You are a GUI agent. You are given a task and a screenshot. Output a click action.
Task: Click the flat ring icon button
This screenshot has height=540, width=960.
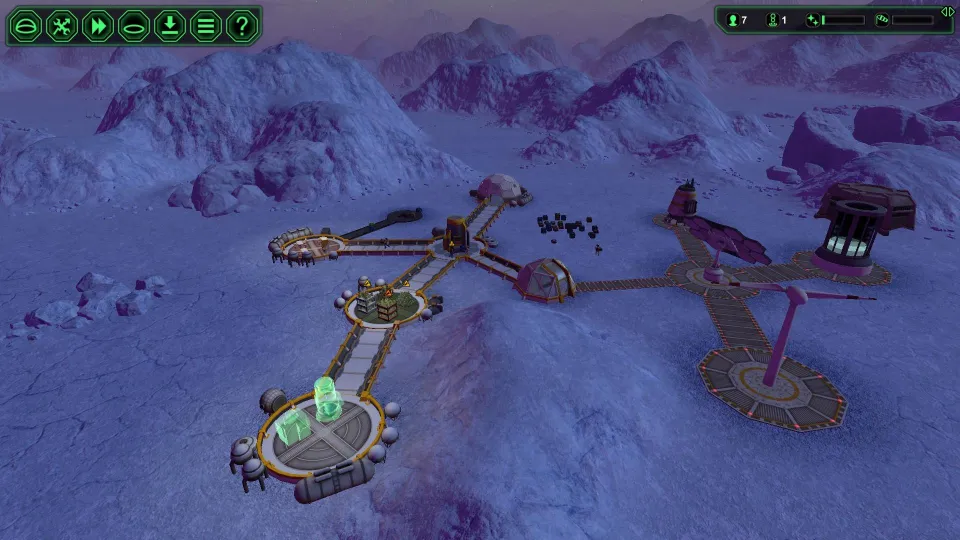[x=134, y=26]
